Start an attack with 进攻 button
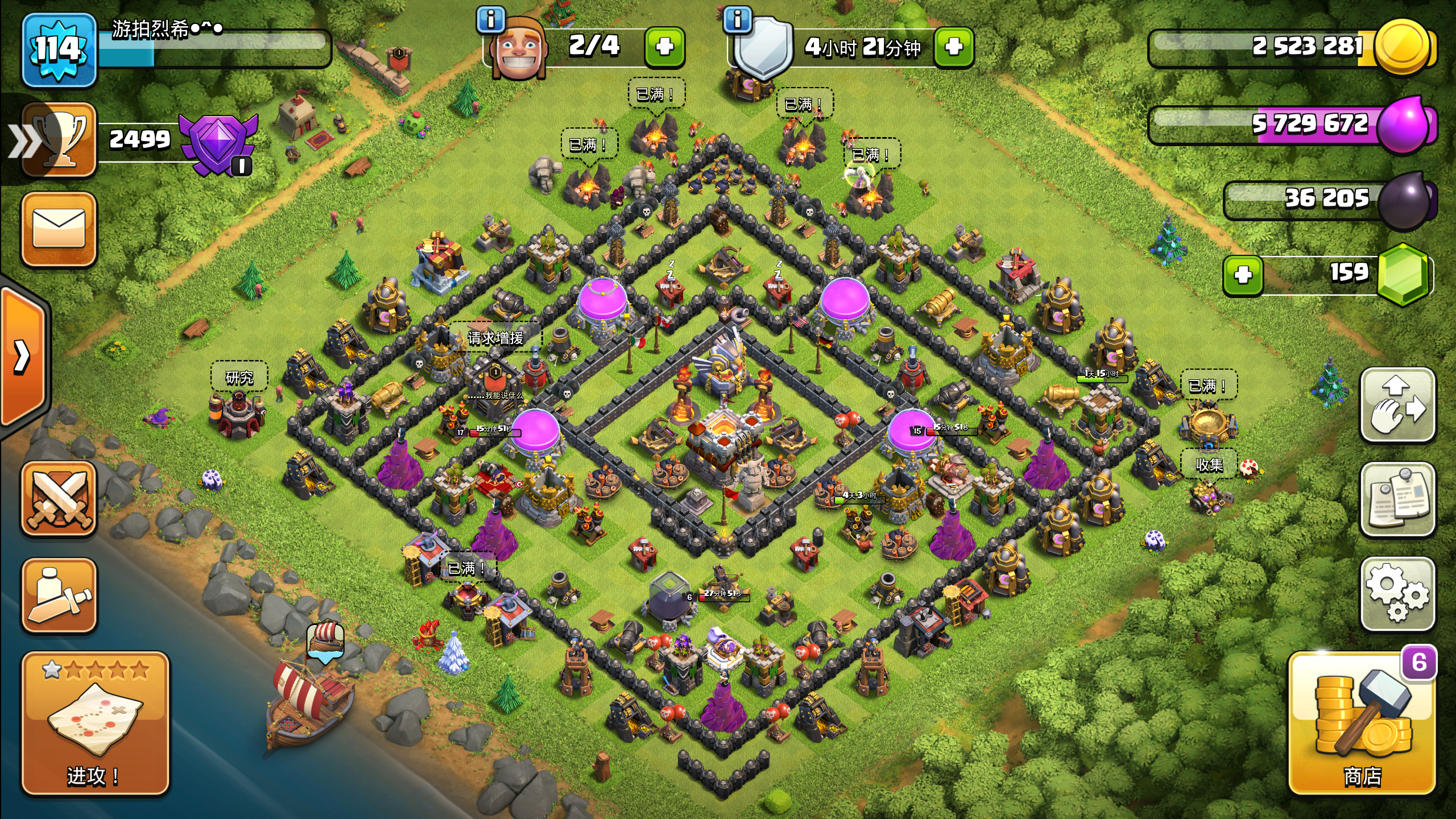Viewport: 1456px width, 819px height. [x=95, y=723]
